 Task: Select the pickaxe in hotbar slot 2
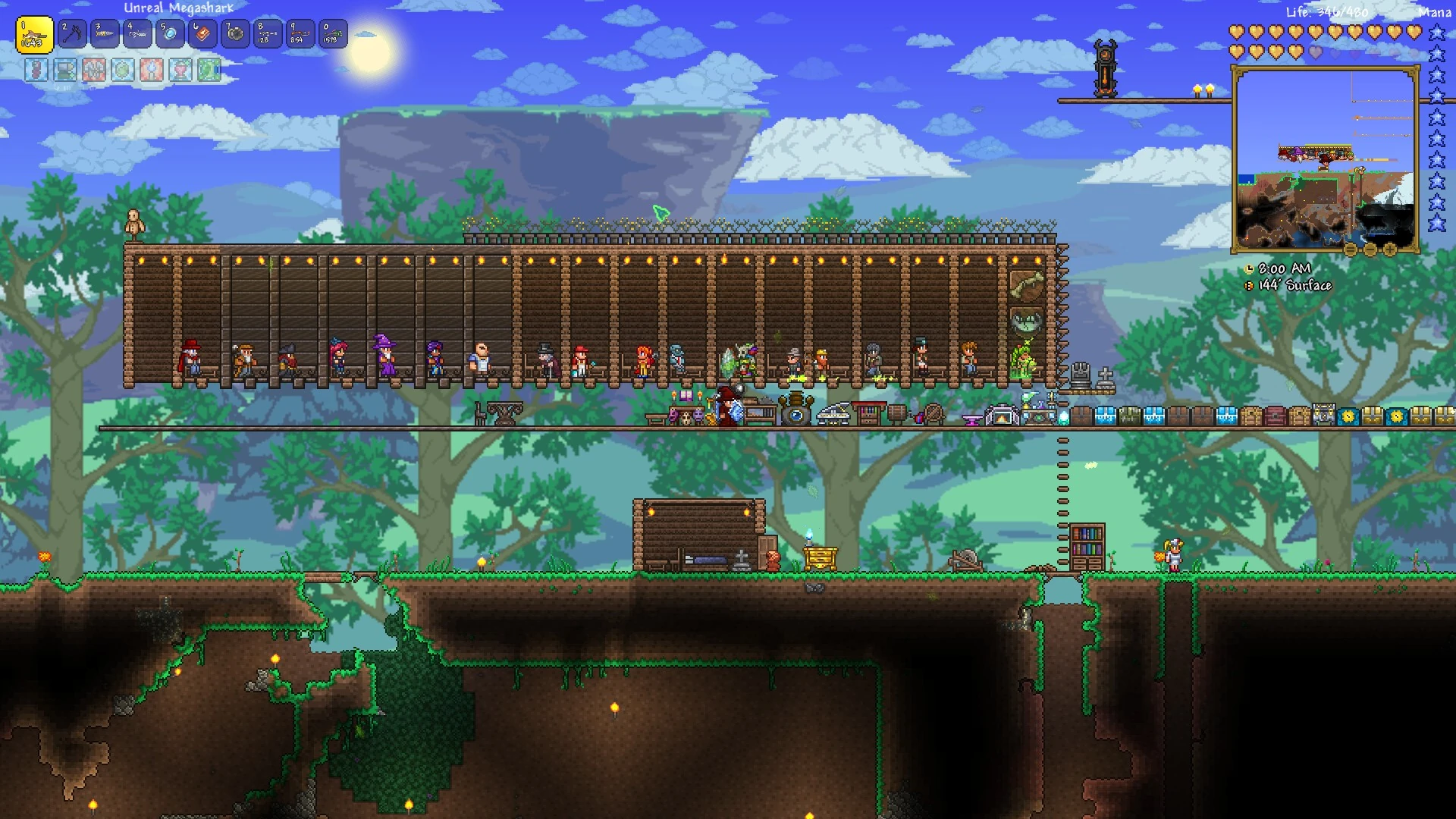72,34
